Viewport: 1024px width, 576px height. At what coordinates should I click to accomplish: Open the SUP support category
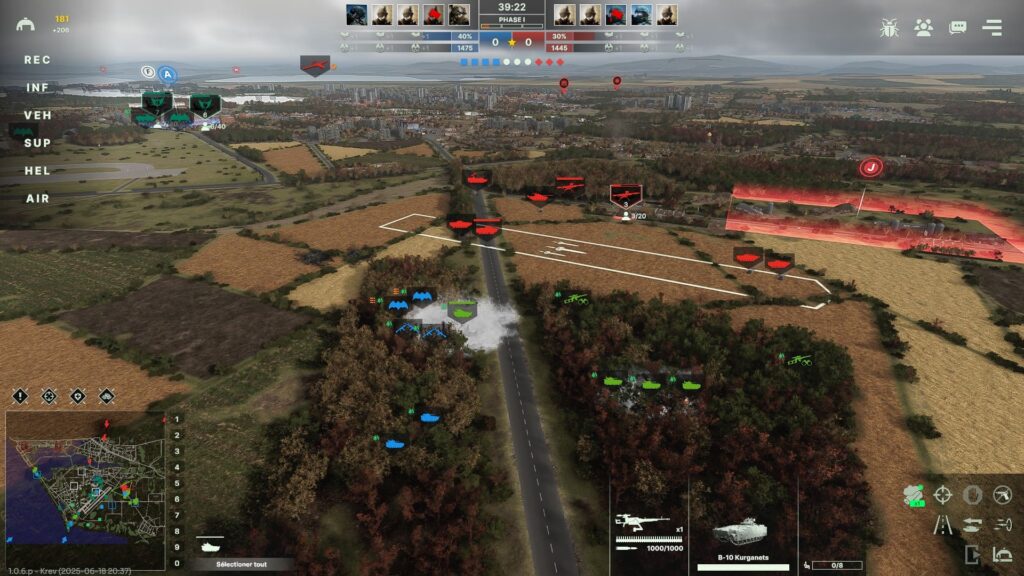pos(37,143)
